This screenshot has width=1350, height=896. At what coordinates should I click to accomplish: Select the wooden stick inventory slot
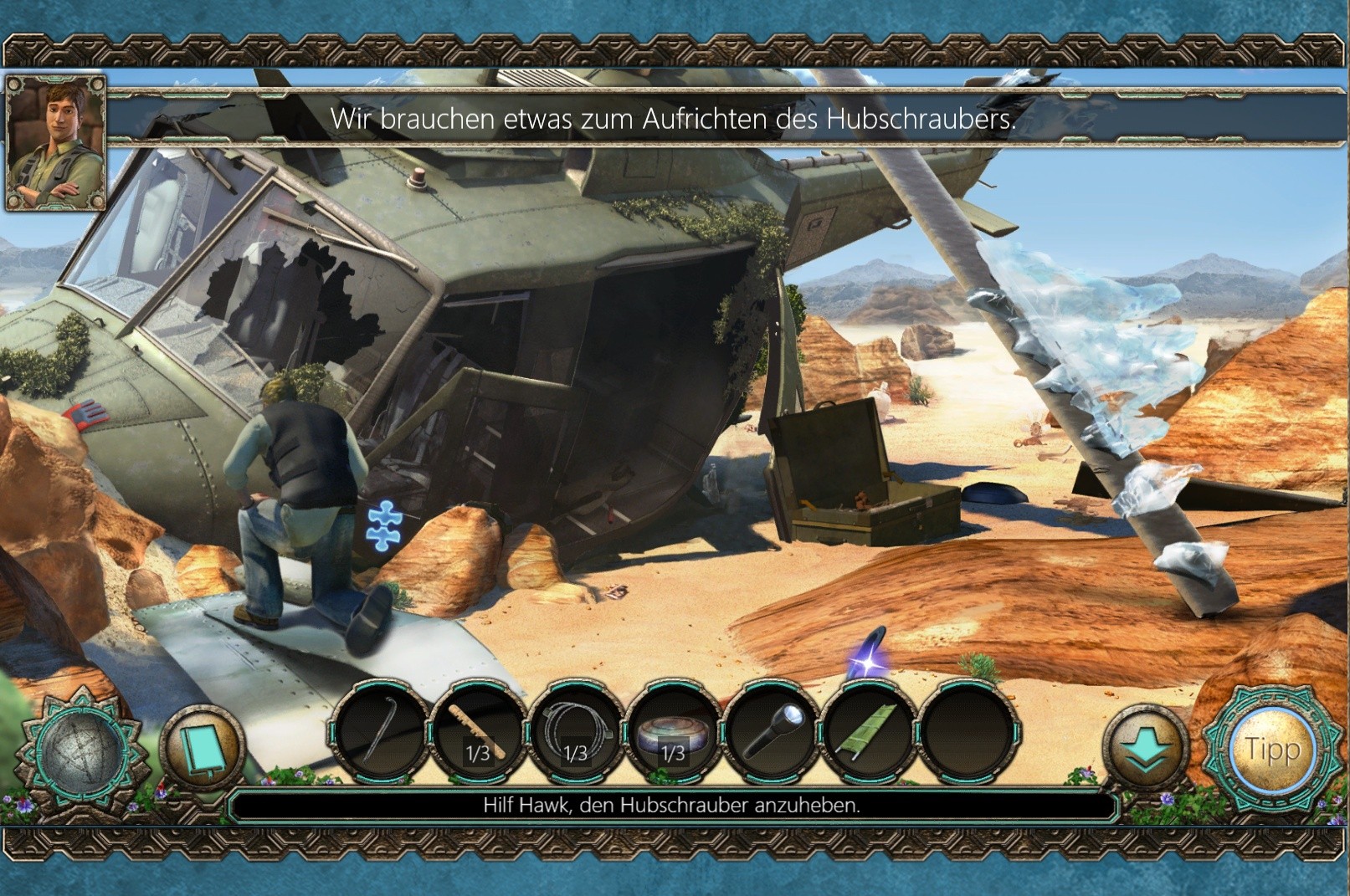479,730
